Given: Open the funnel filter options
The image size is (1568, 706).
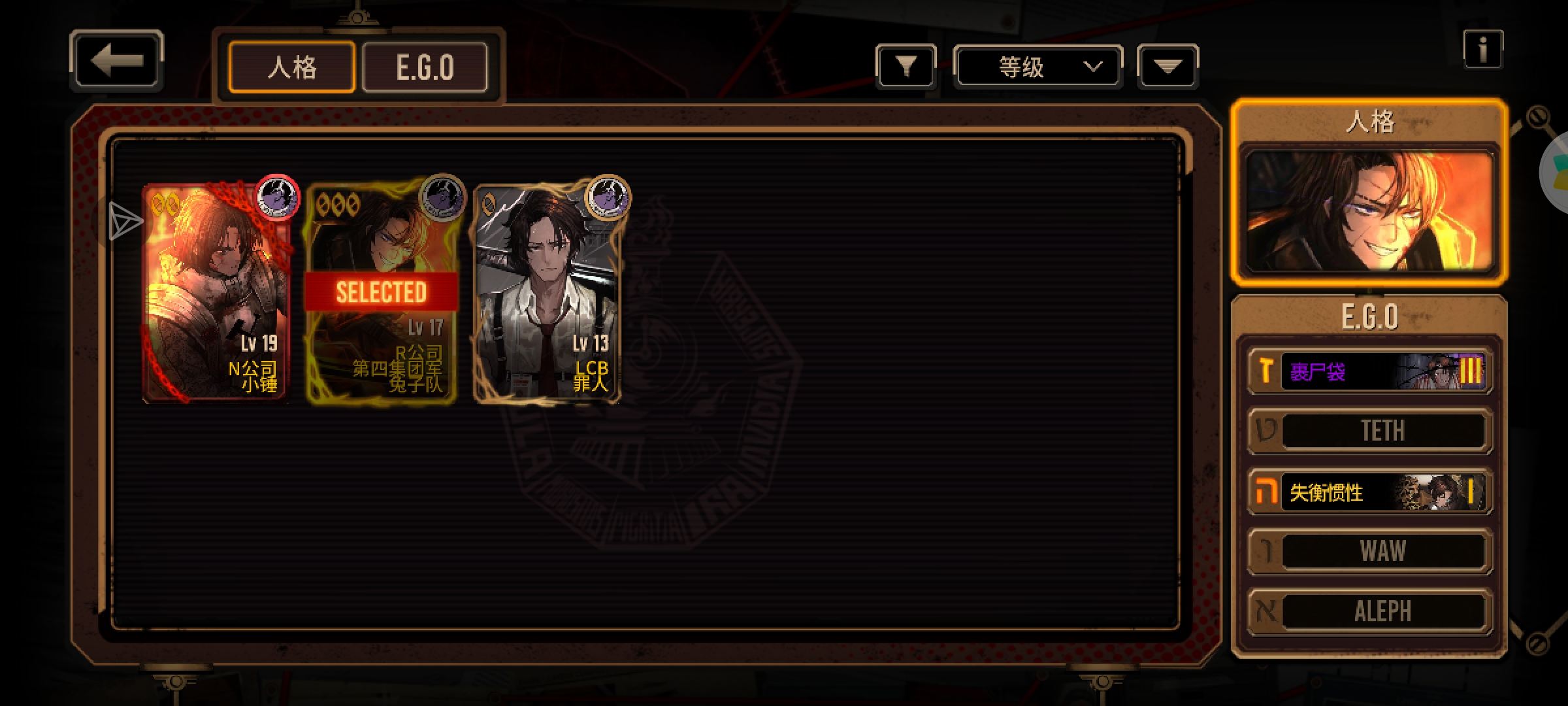Looking at the screenshot, I should 906,66.
